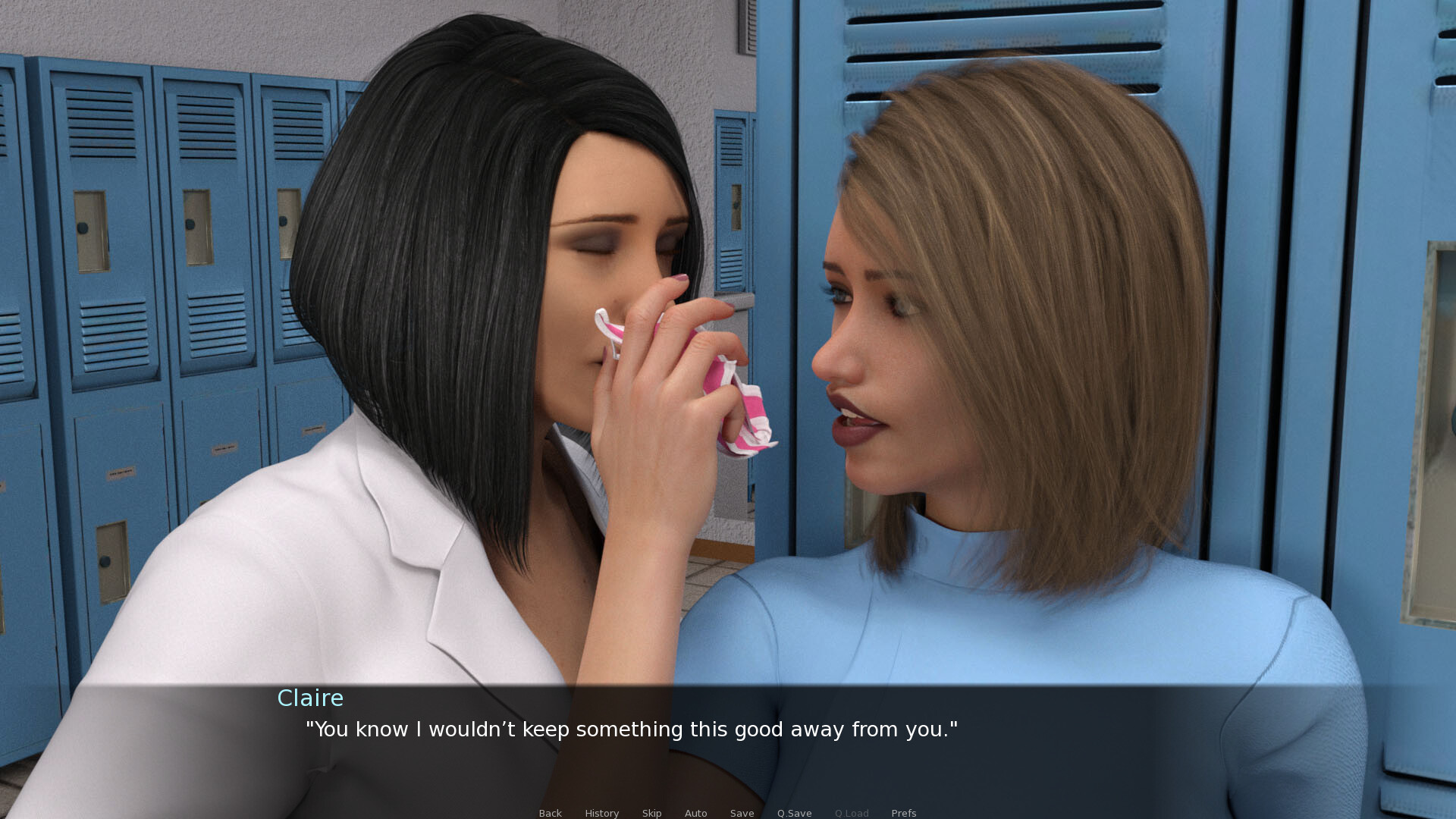This screenshot has width=1456, height=819.
Task: Go back using the Back button
Action: [550, 813]
